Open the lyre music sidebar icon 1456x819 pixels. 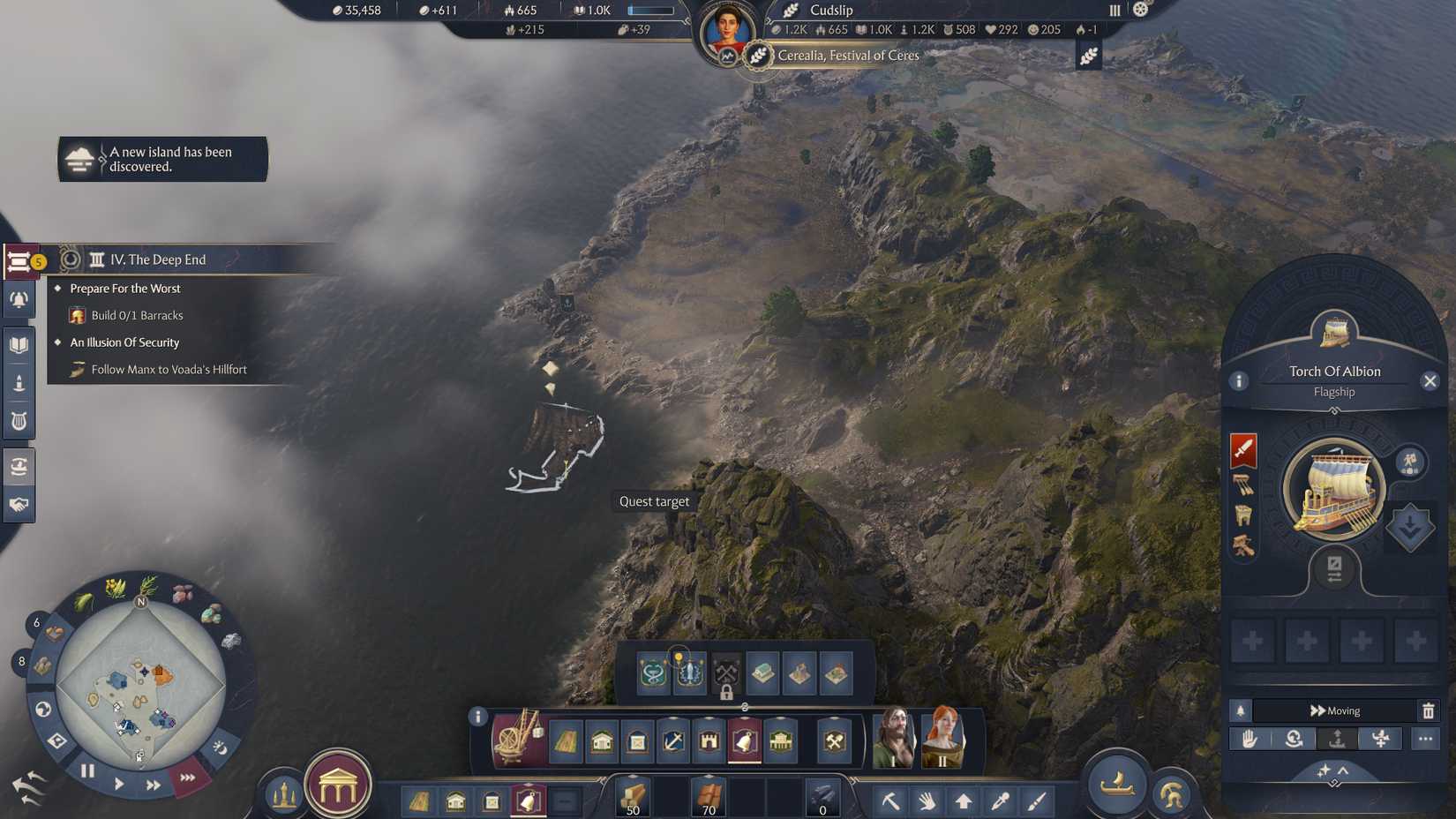coord(18,421)
